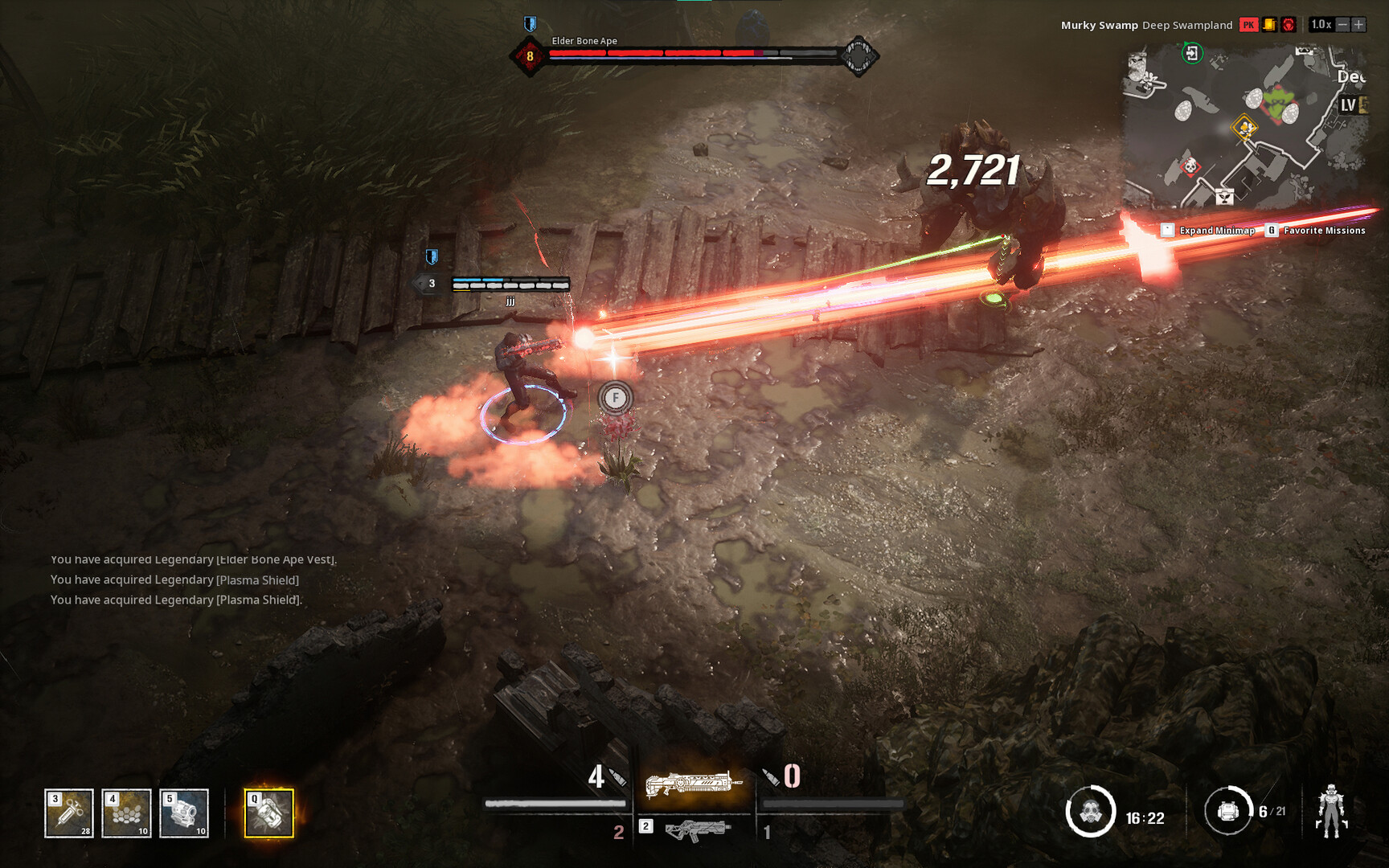Toggle the PK indicator above the minimap
This screenshot has width=1389, height=868.
pyautogui.click(x=1249, y=25)
